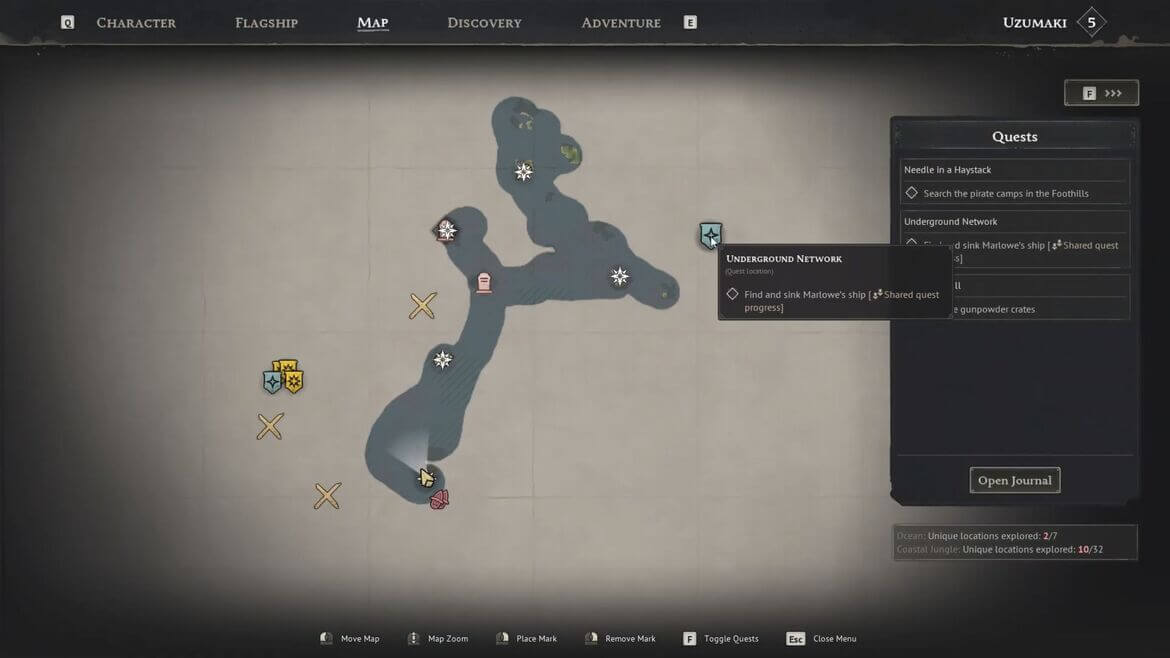
Task: Click the red sail ship marker
Action: click(439, 499)
